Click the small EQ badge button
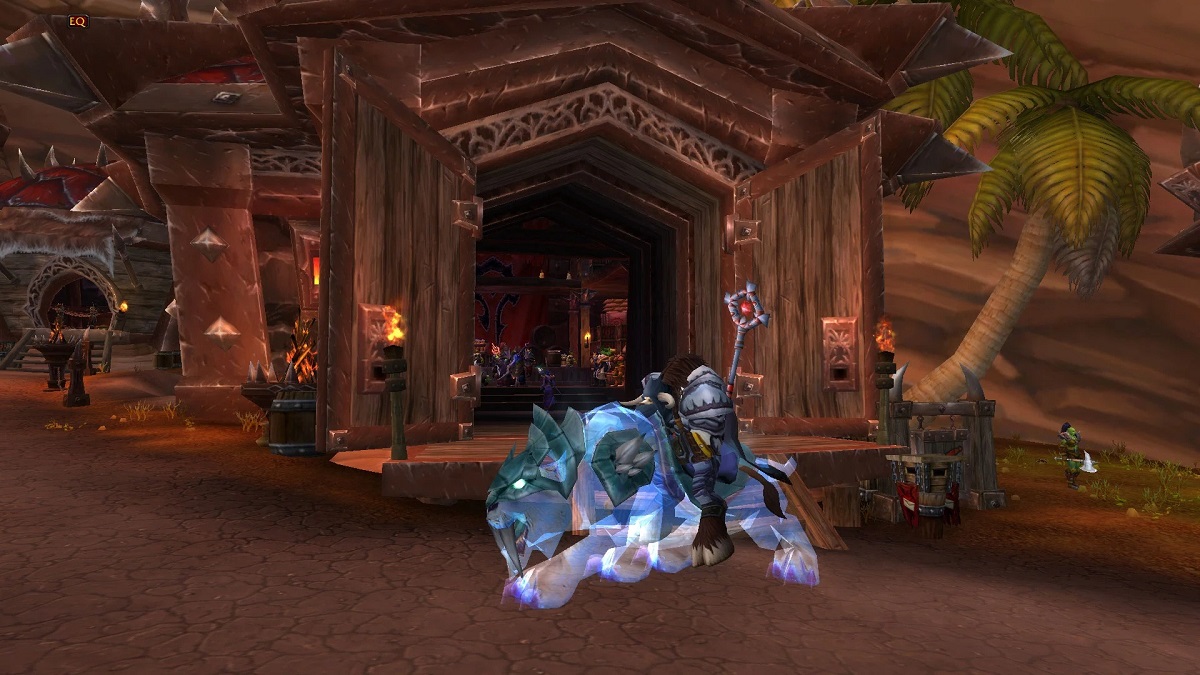Image resolution: width=1200 pixels, height=675 pixels. coord(77,20)
